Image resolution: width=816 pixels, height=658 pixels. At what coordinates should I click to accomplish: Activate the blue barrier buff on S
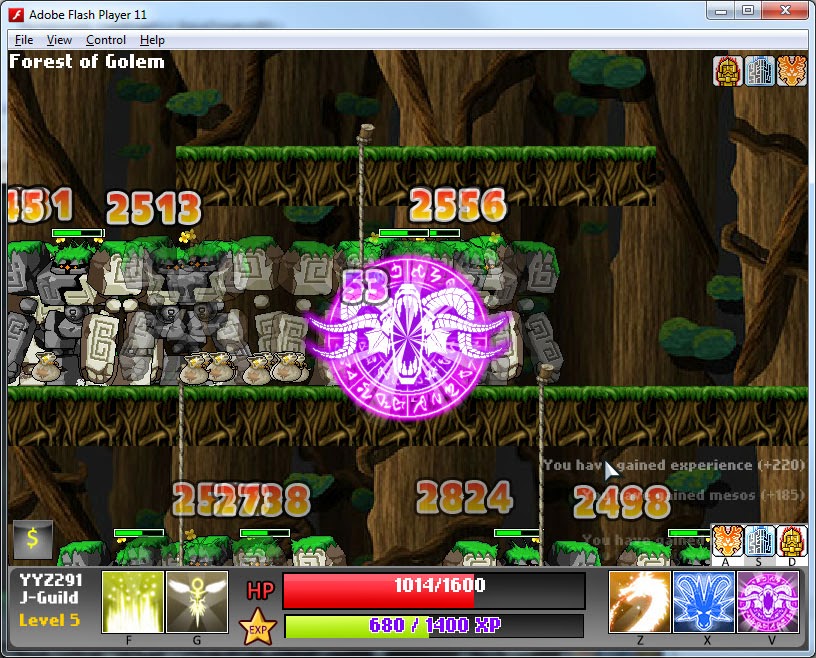[x=760, y=541]
